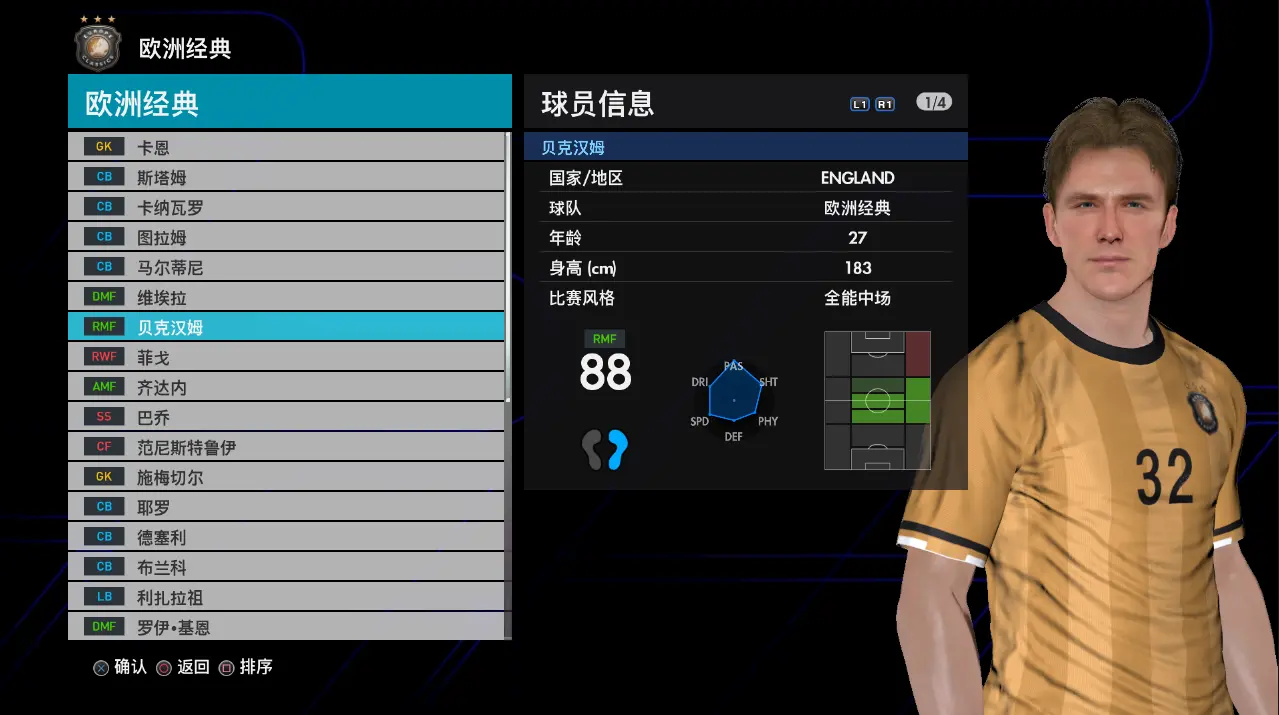Pick 图拉姆 in the roster
This screenshot has width=1279, height=715.
[x=286, y=237]
